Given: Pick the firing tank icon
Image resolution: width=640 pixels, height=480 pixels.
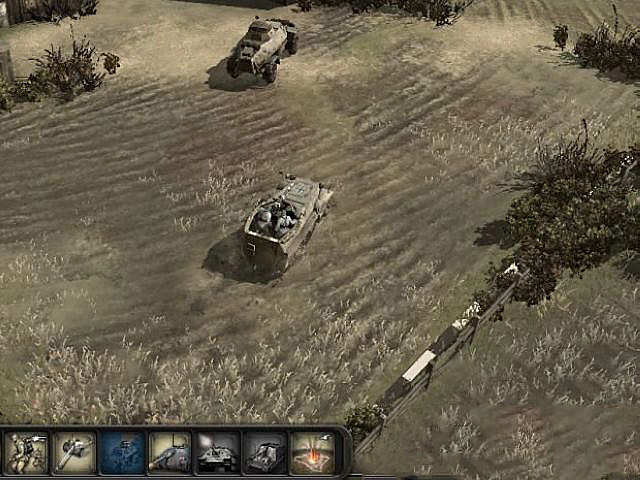Looking at the screenshot, I should click(x=217, y=452).
